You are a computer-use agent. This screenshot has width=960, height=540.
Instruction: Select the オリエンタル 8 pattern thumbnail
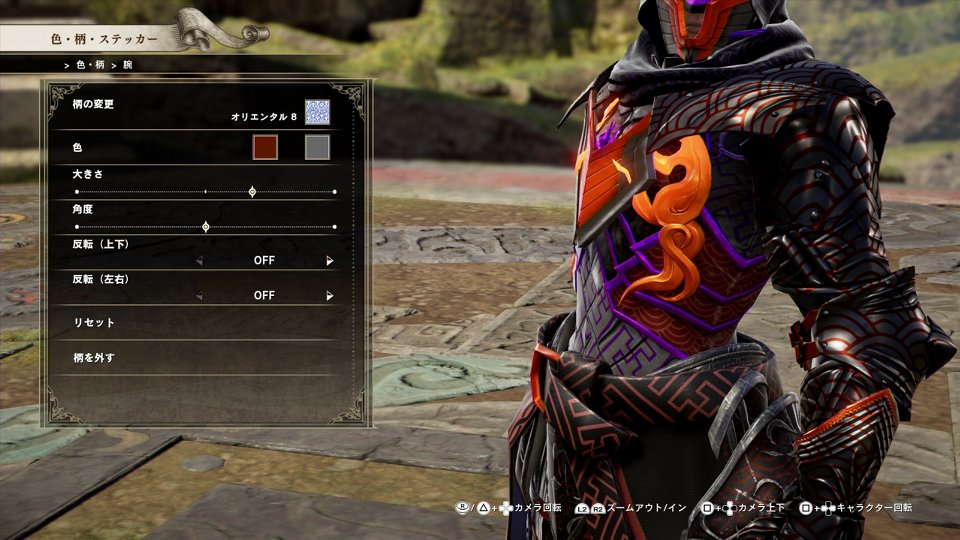(x=317, y=113)
